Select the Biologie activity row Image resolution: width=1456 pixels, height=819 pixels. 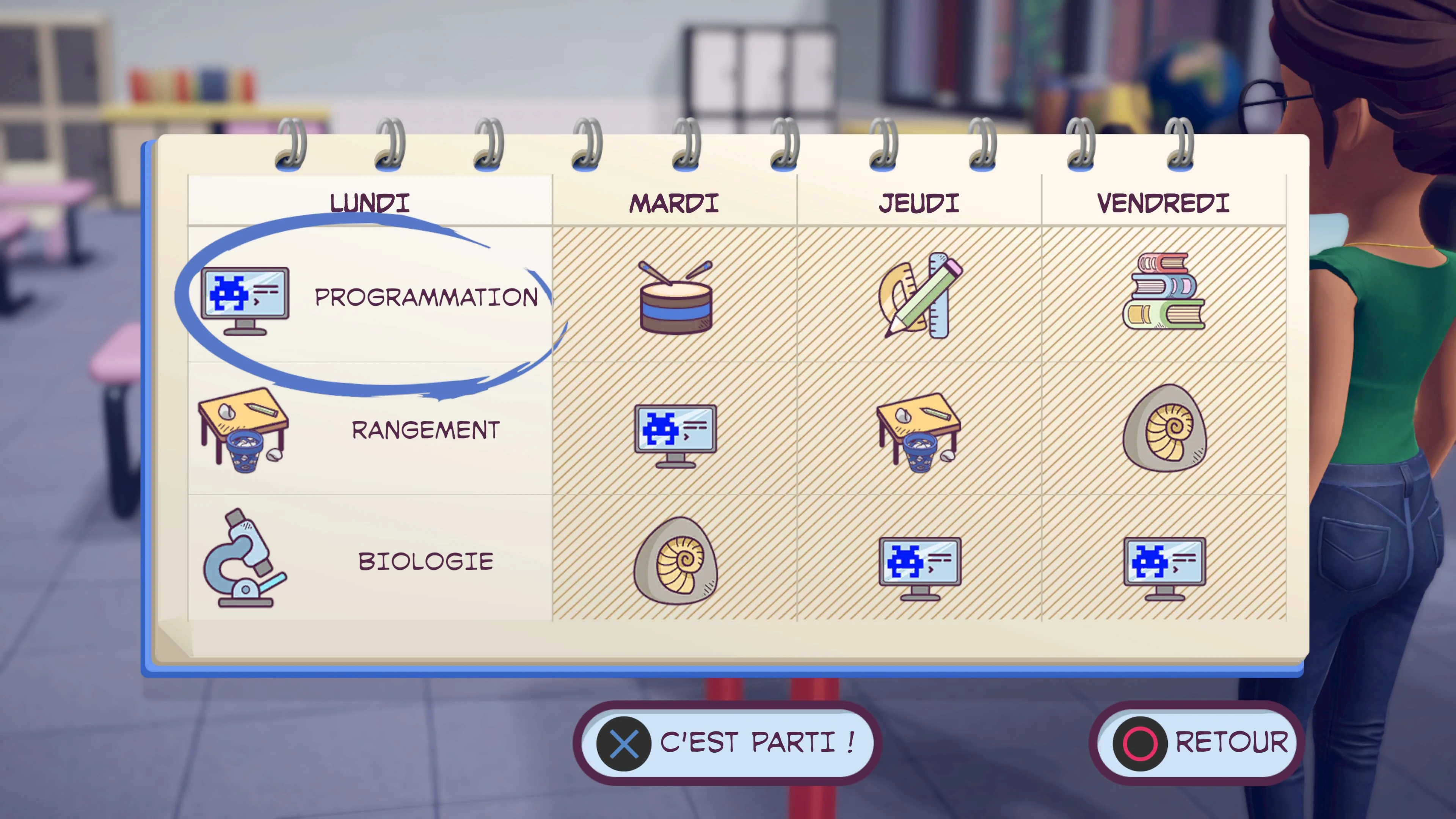[x=425, y=561]
